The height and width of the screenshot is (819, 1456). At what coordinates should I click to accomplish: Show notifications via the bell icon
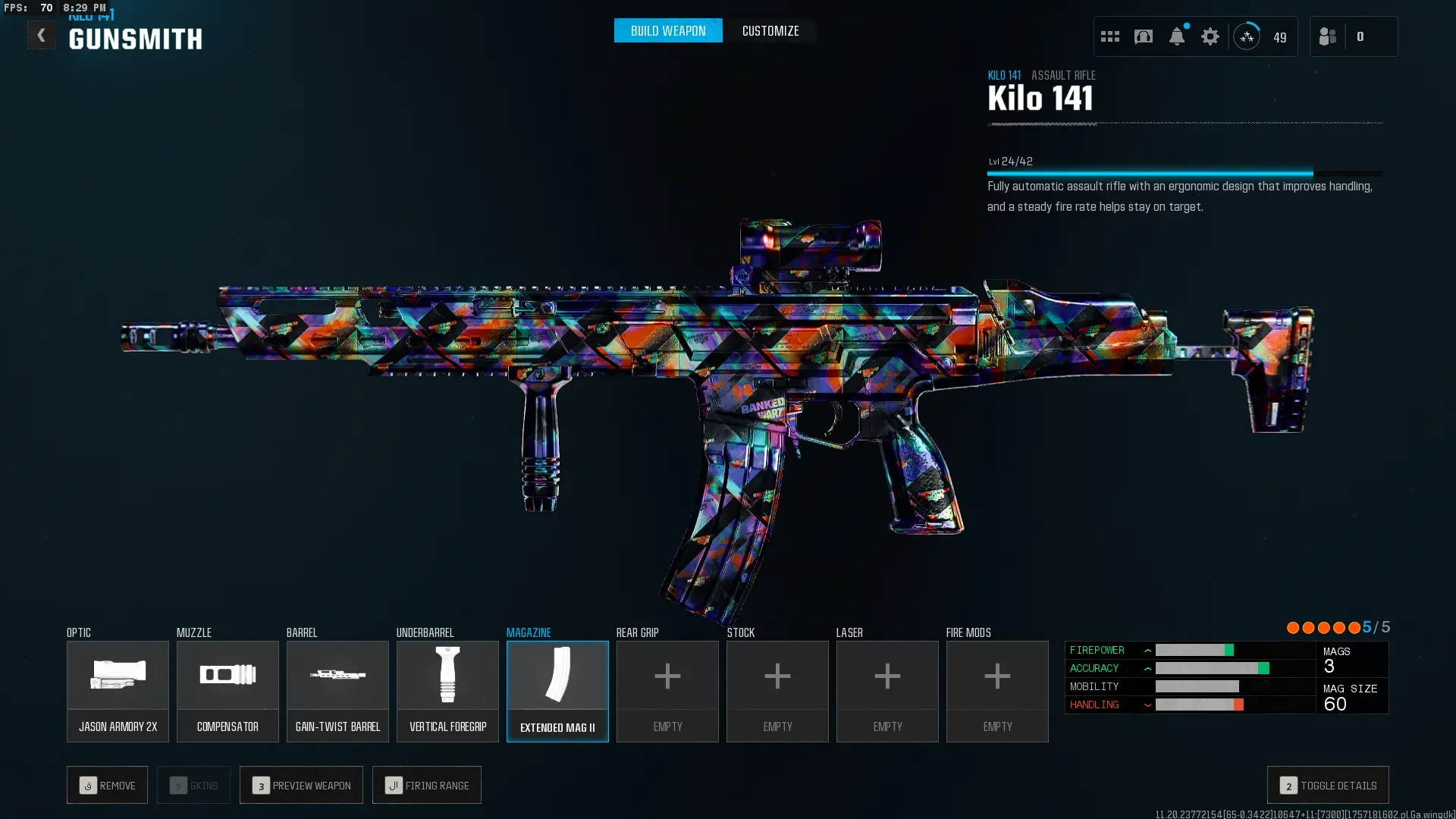(x=1176, y=36)
